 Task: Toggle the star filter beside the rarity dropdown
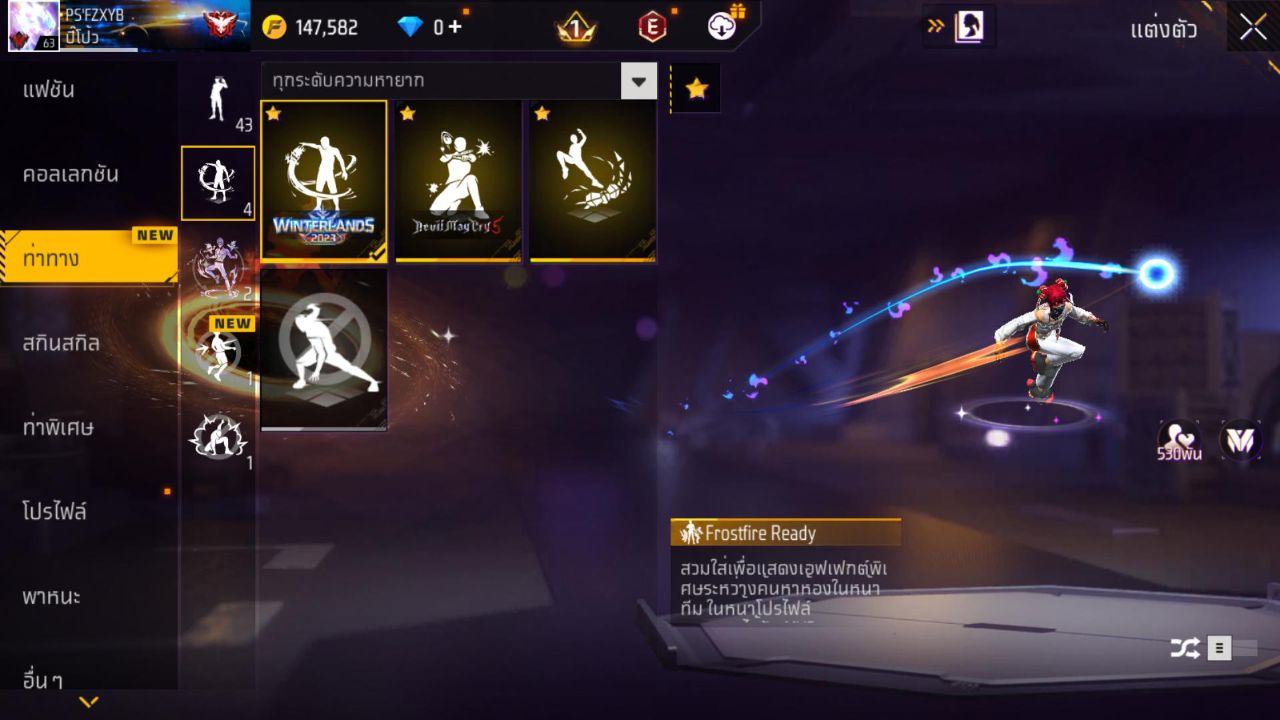(695, 87)
